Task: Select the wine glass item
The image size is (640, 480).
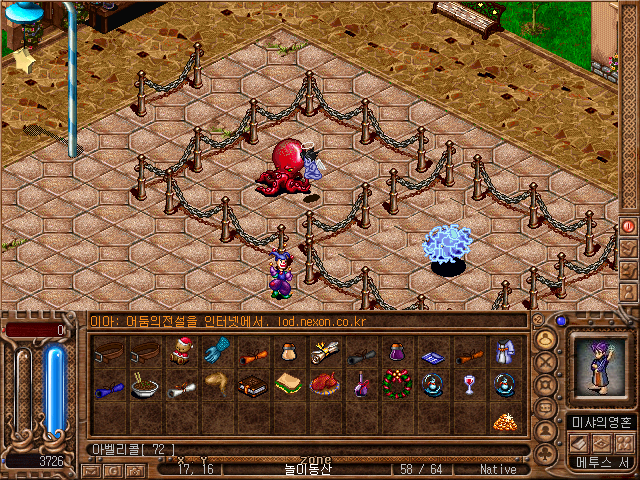Action: click(x=468, y=385)
